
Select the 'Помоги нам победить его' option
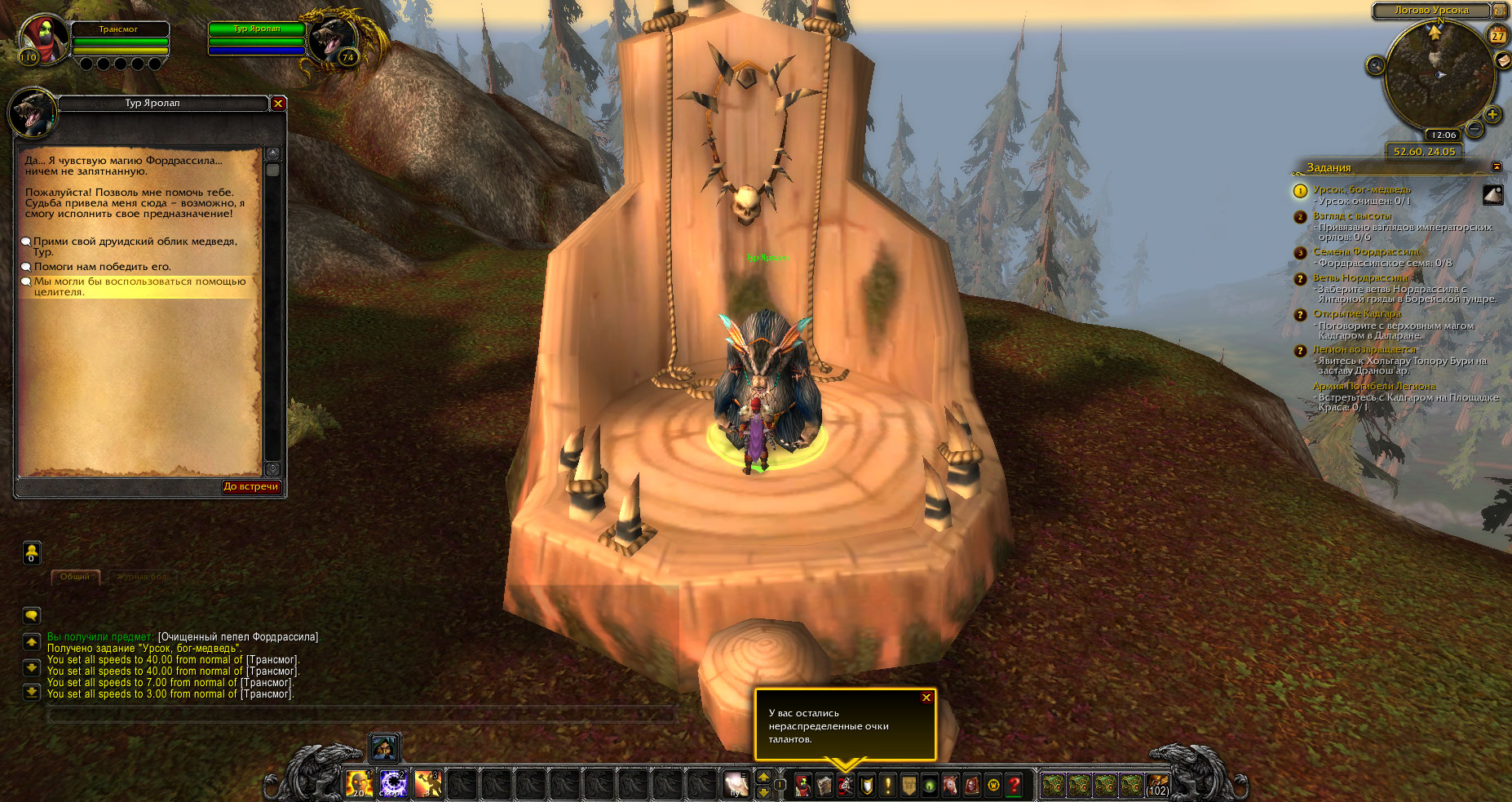pyautogui.click(x=102, y=267)
